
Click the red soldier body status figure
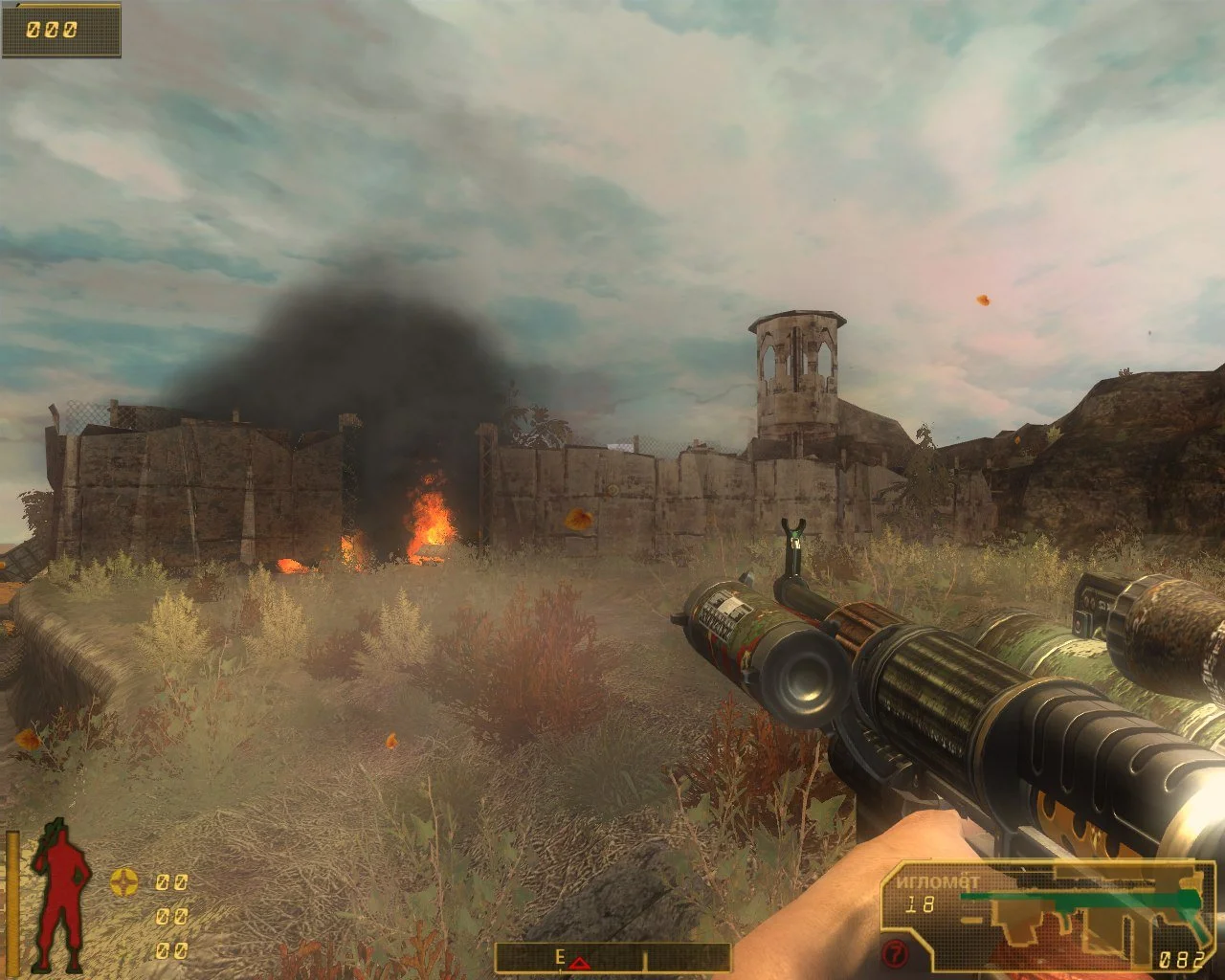(x=60, y=894)
